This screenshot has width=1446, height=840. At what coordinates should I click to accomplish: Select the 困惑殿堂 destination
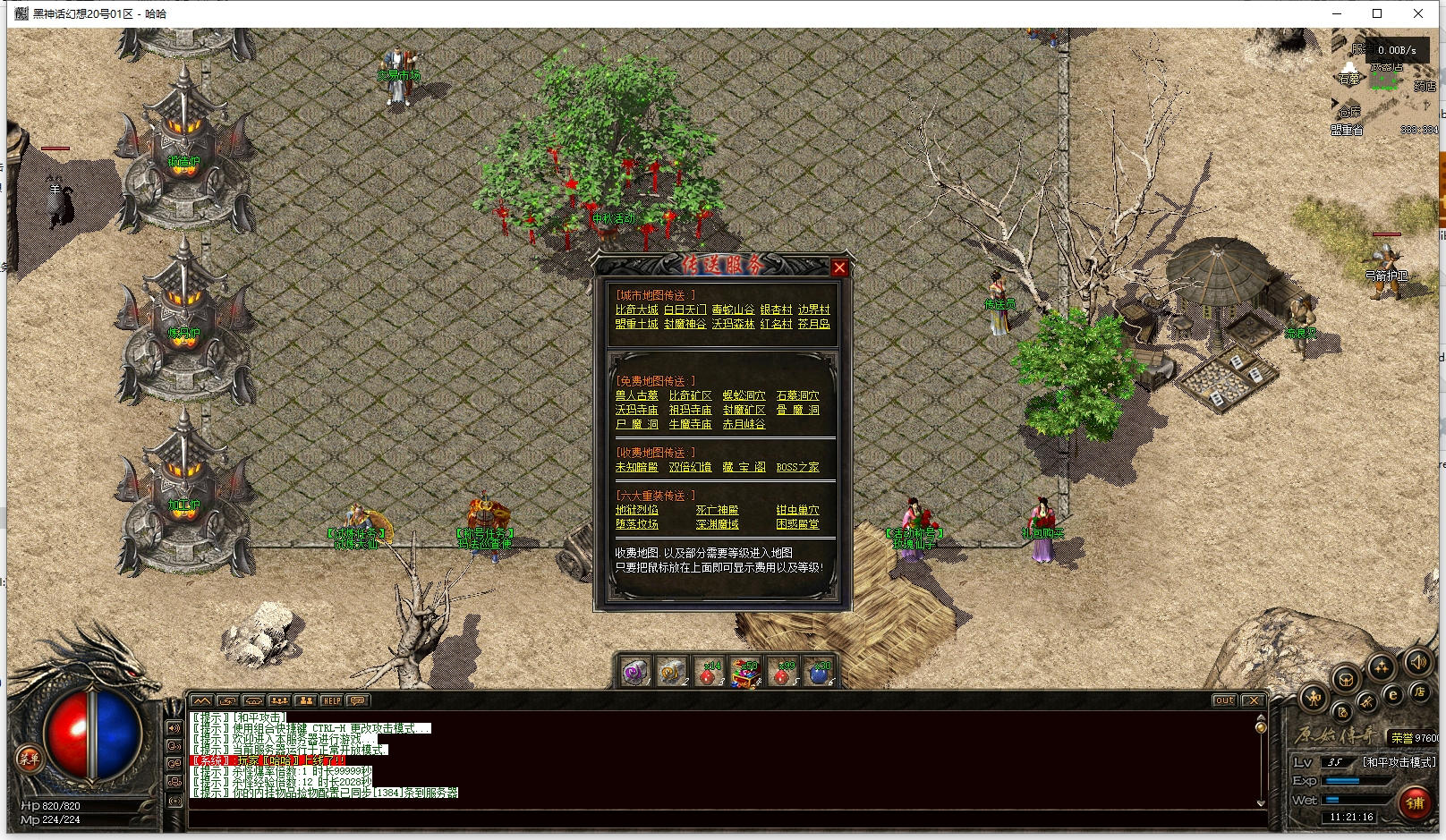(797, 524)
